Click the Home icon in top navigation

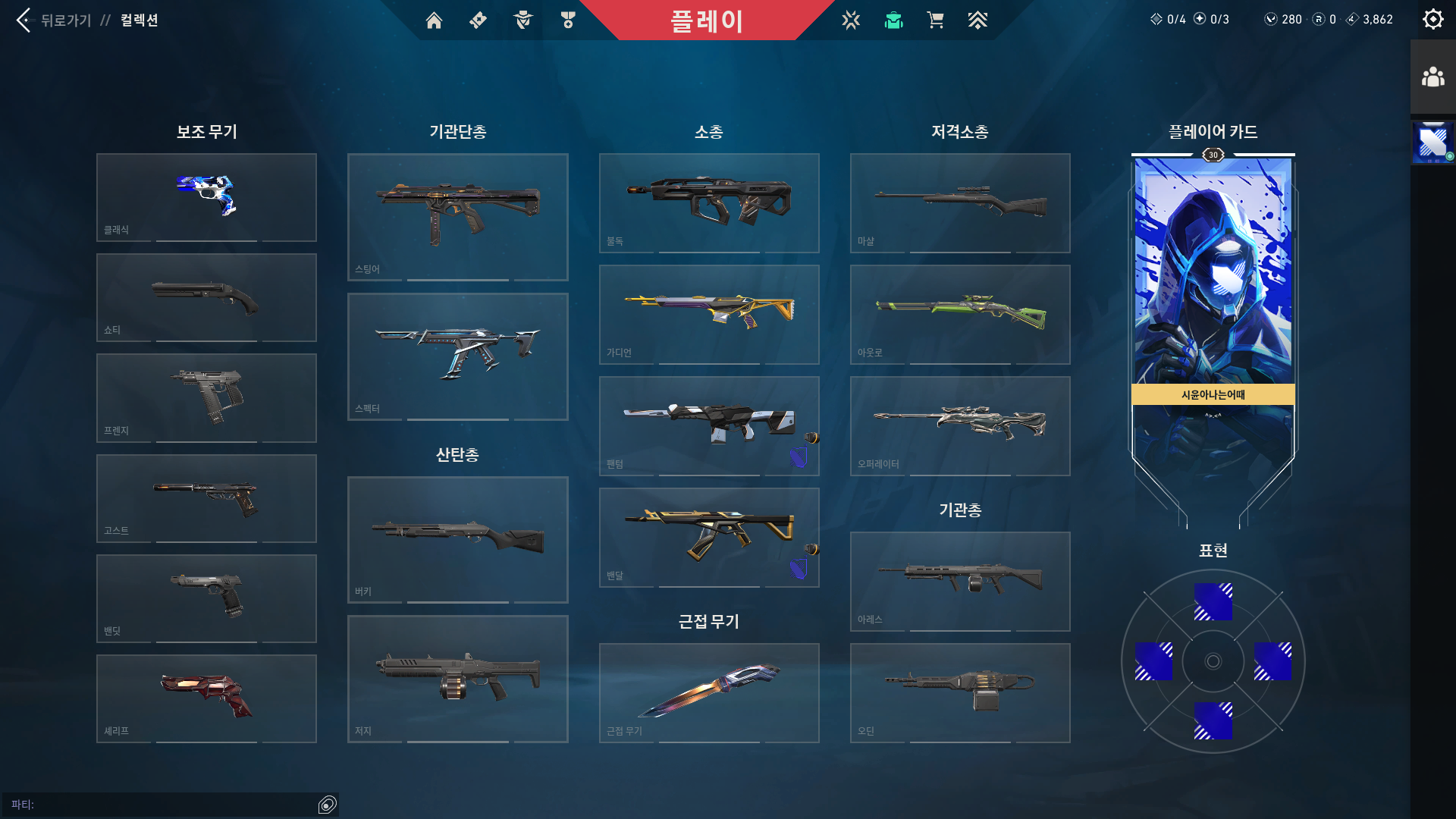pyautogui.click(x=434, y=20)
